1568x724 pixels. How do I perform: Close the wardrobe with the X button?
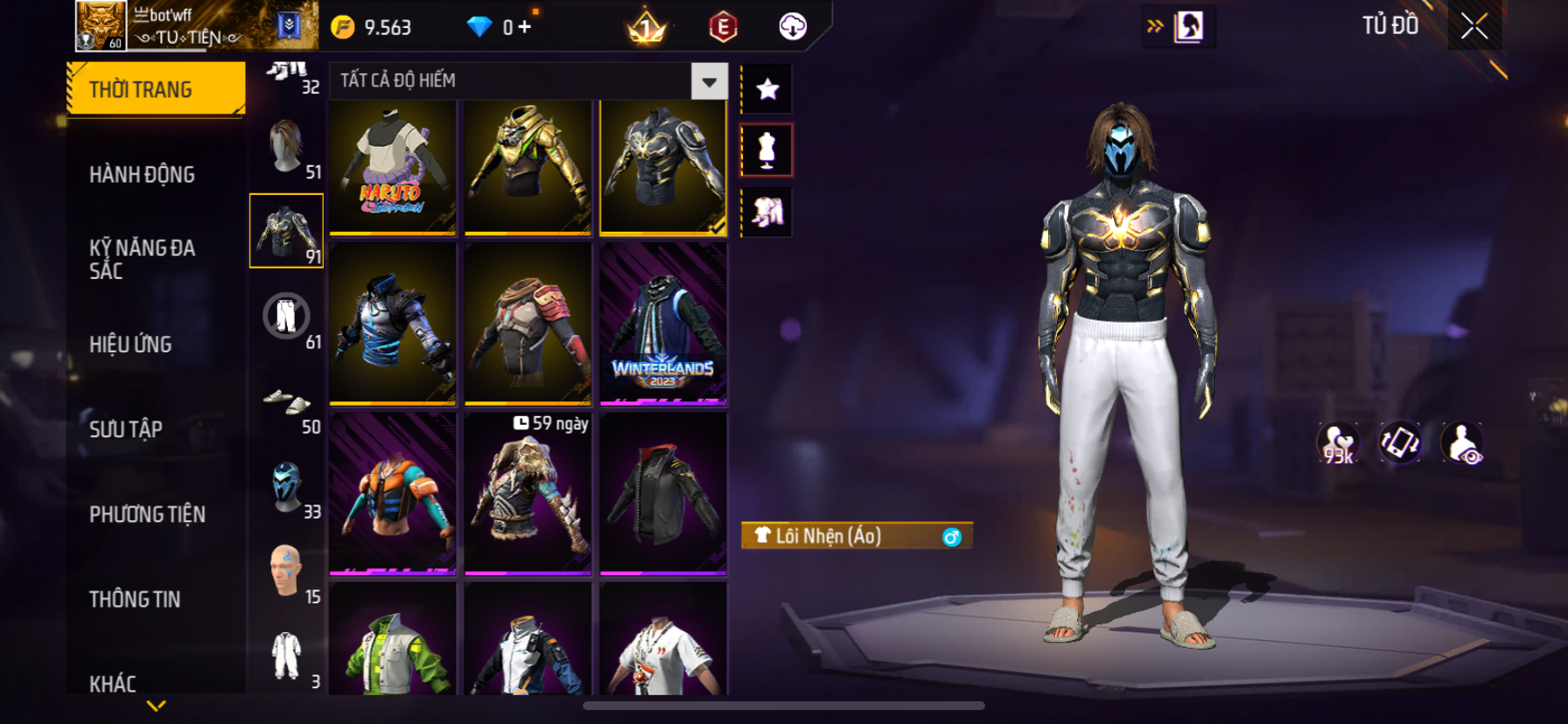click(x=1474, y=27)
